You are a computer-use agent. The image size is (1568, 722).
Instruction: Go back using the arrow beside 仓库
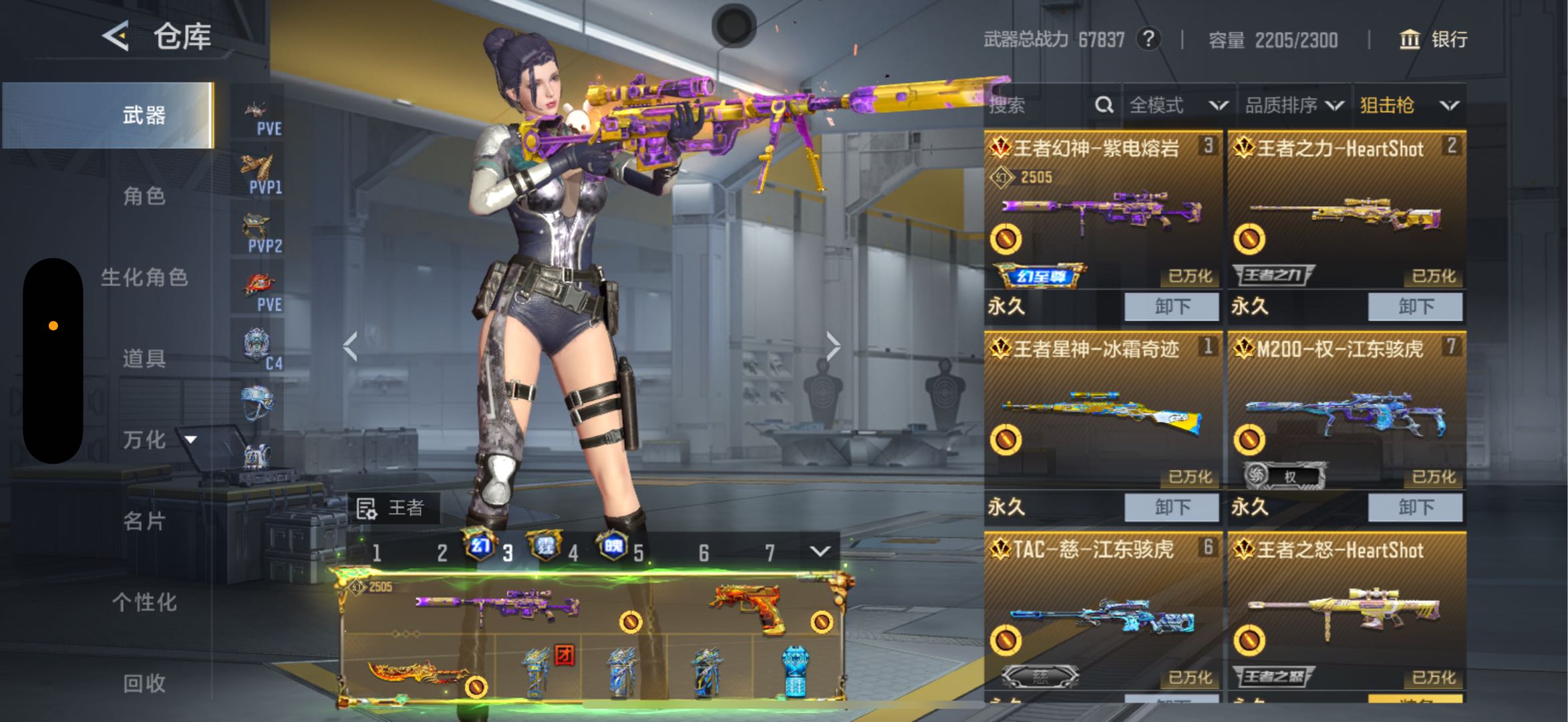(x=116, y=35)
